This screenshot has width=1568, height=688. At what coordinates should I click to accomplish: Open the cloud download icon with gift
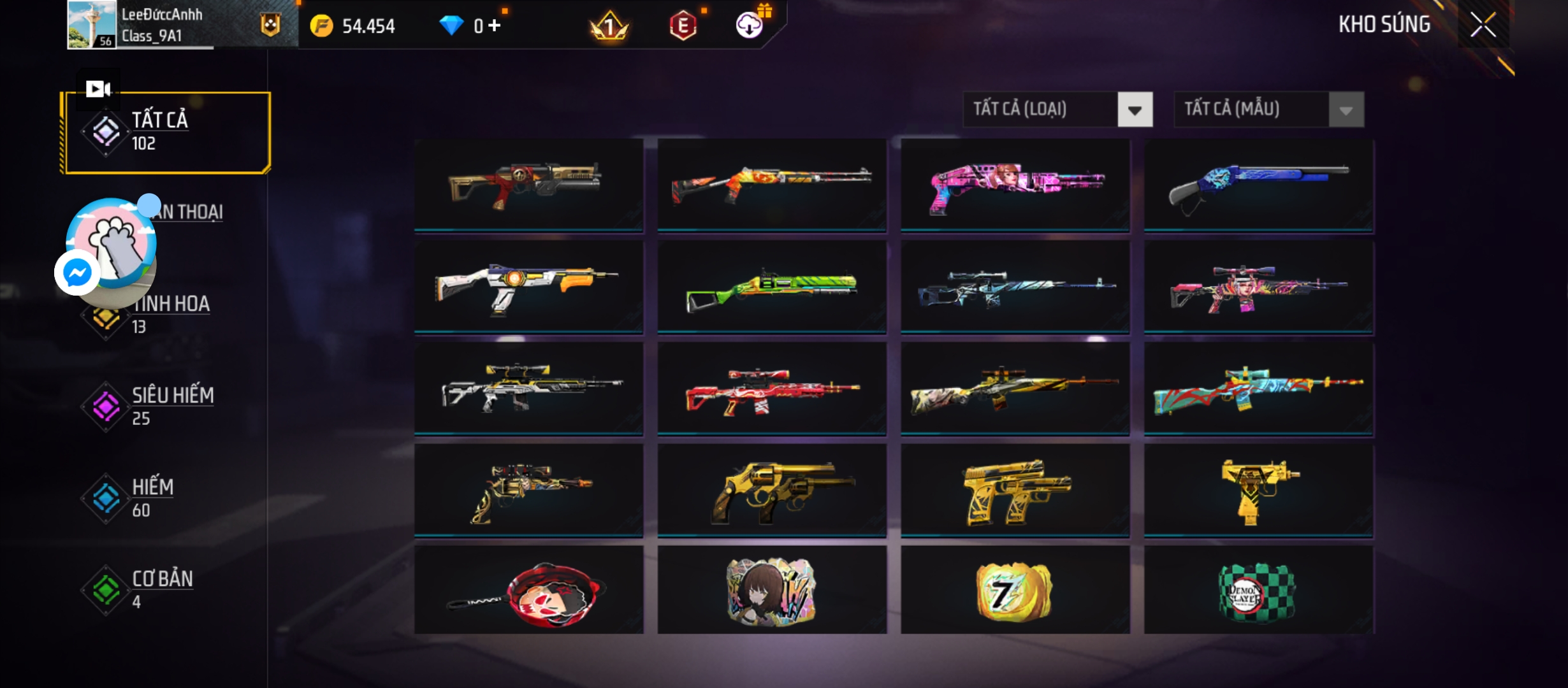[750, 25]
